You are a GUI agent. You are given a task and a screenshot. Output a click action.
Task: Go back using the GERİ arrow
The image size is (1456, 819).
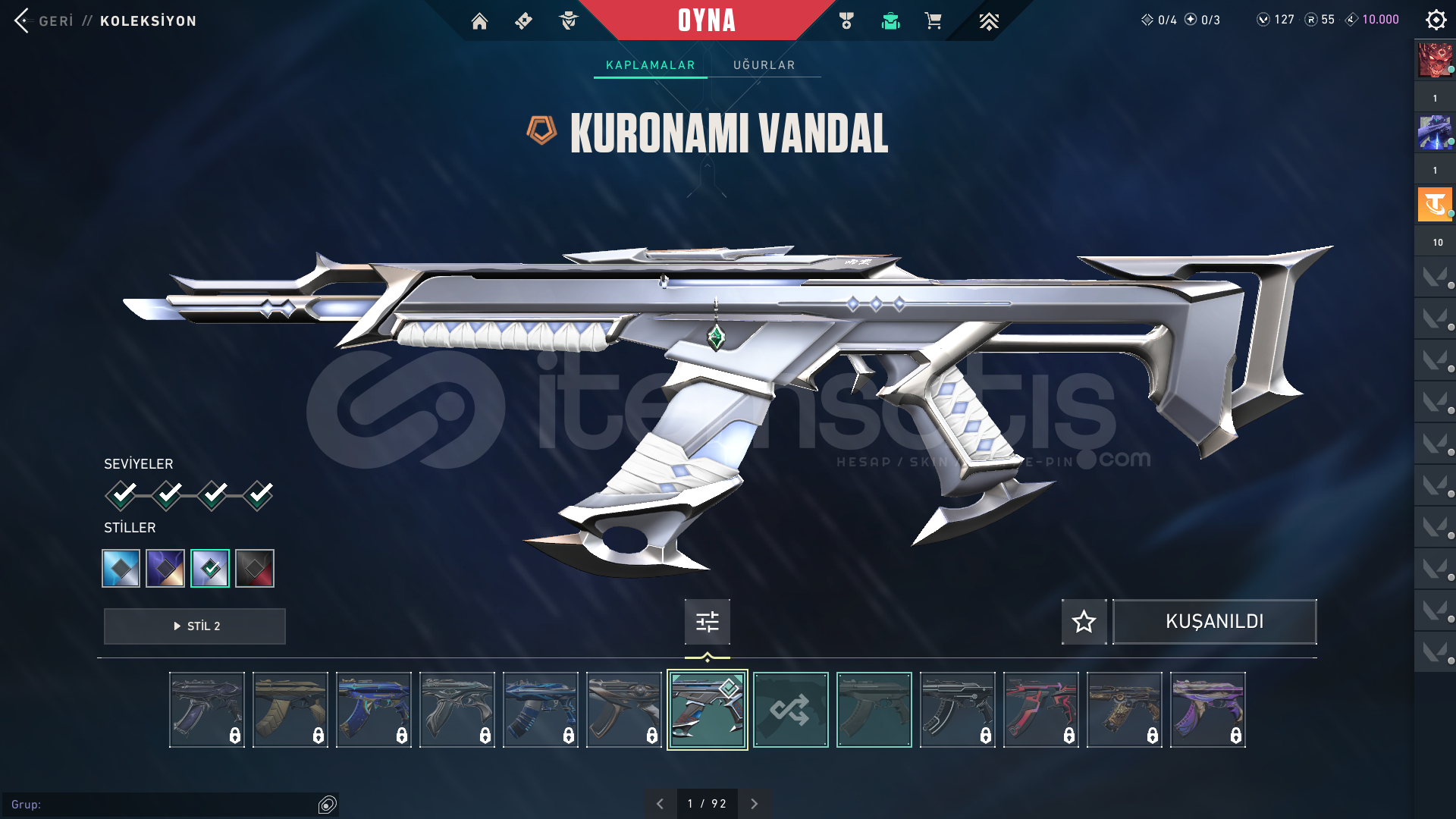click(x=23, y=21)
